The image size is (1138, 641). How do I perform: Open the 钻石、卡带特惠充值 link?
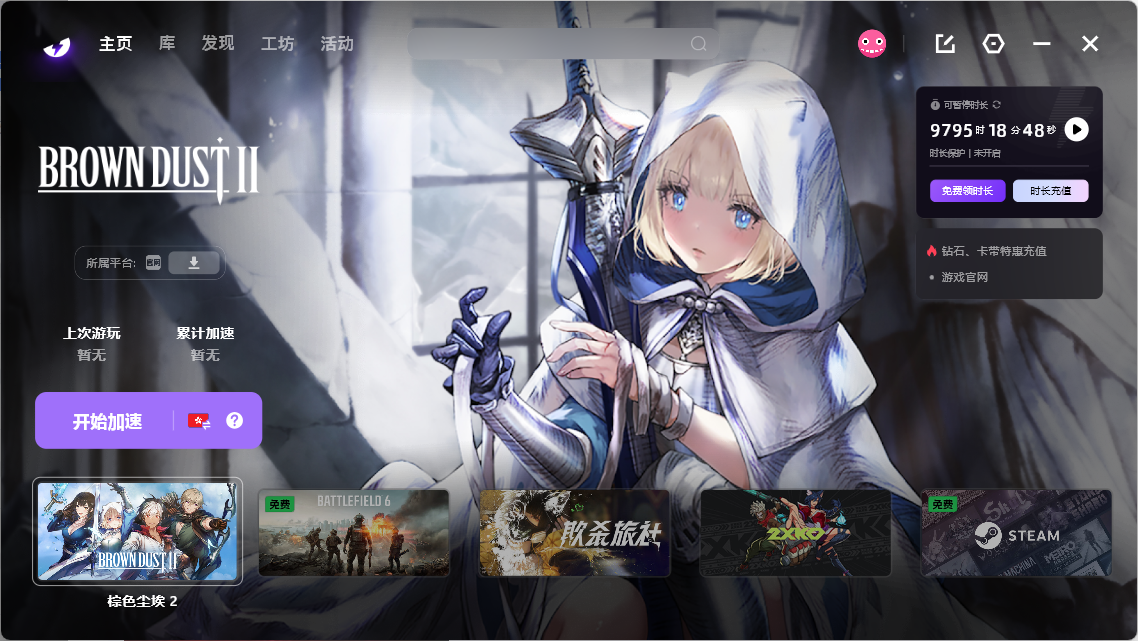[993, 251]
